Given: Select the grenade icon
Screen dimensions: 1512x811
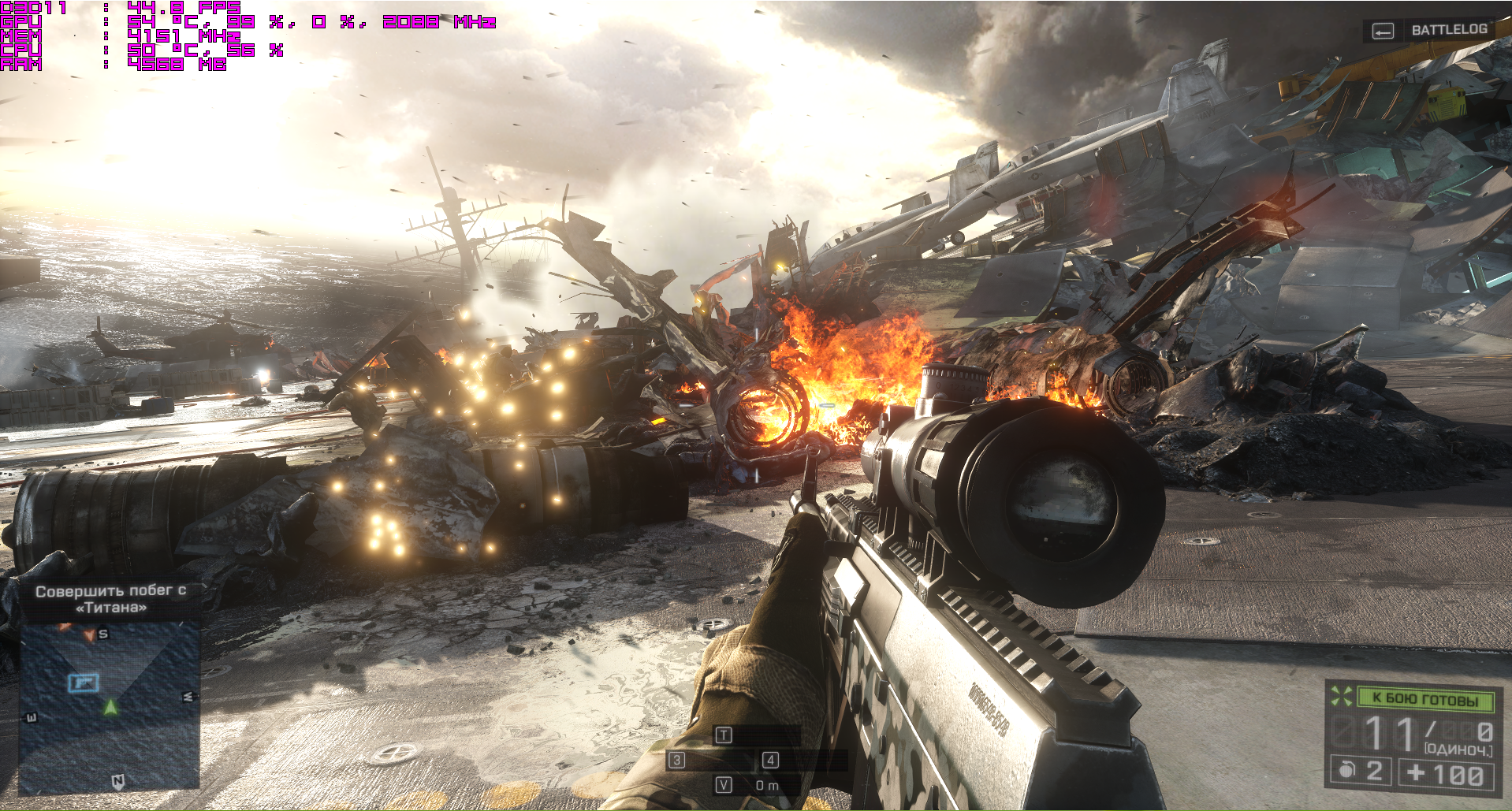Looking at the screenshot, I should (x=1345, y=770).
